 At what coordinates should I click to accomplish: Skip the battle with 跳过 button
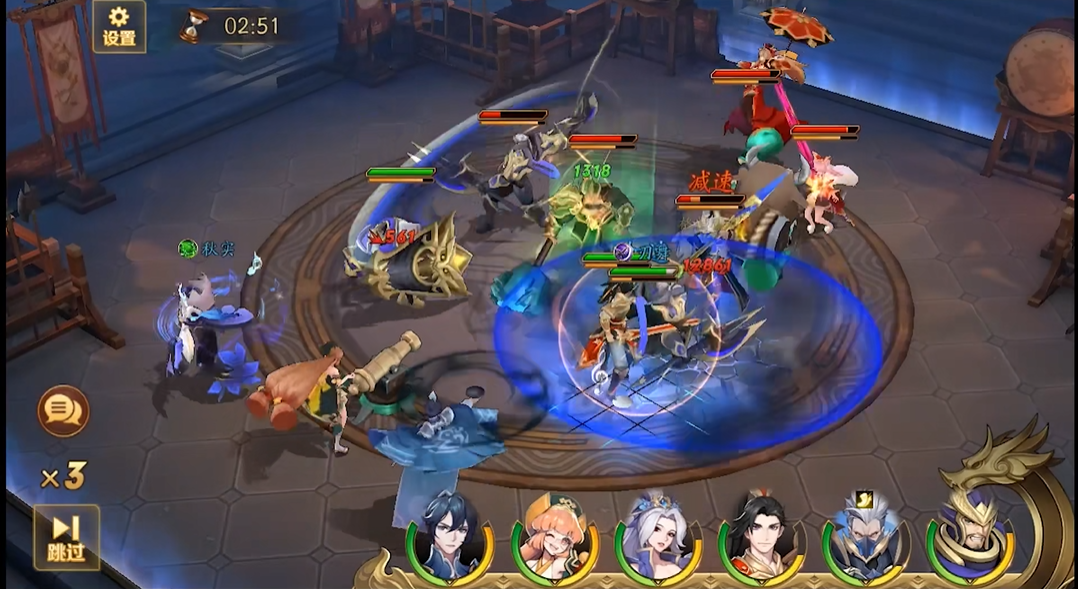[66, 537]
